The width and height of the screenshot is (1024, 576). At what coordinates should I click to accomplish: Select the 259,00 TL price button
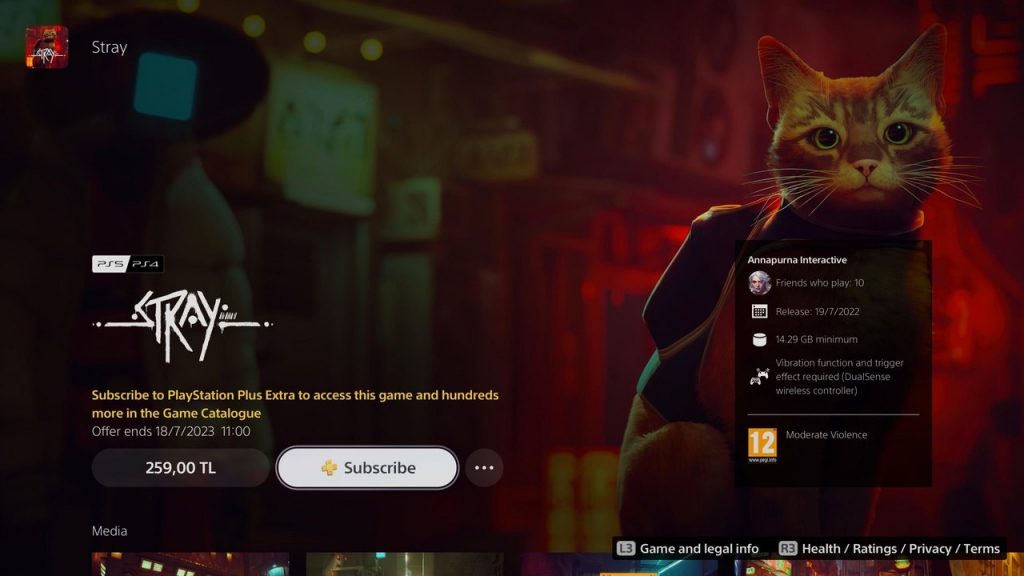pyautogui.click(x=181, y=467)
